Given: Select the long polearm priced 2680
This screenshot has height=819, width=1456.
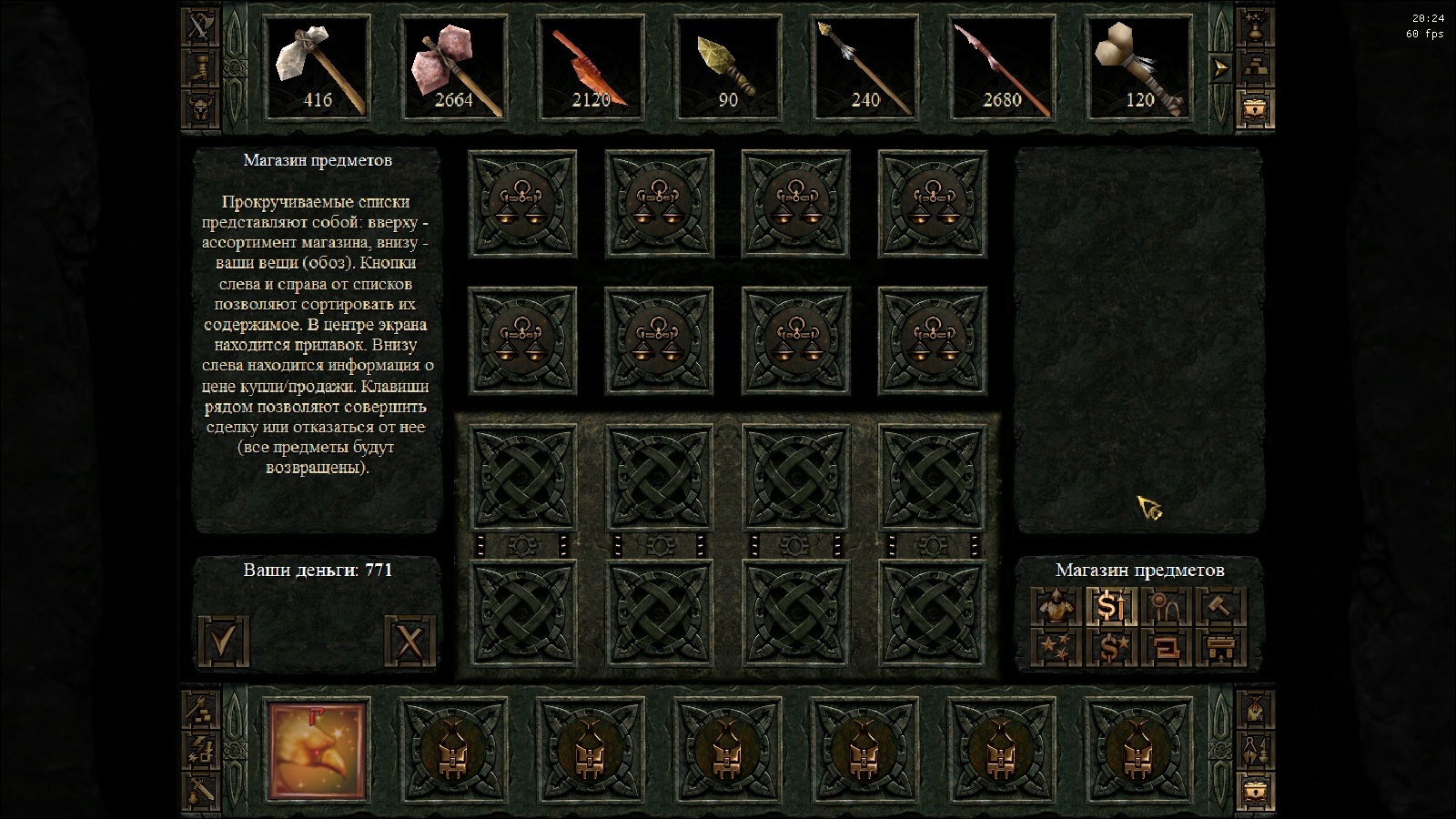Looking at the screenshot, I should pyautogui.click(x=1002, y=68).
